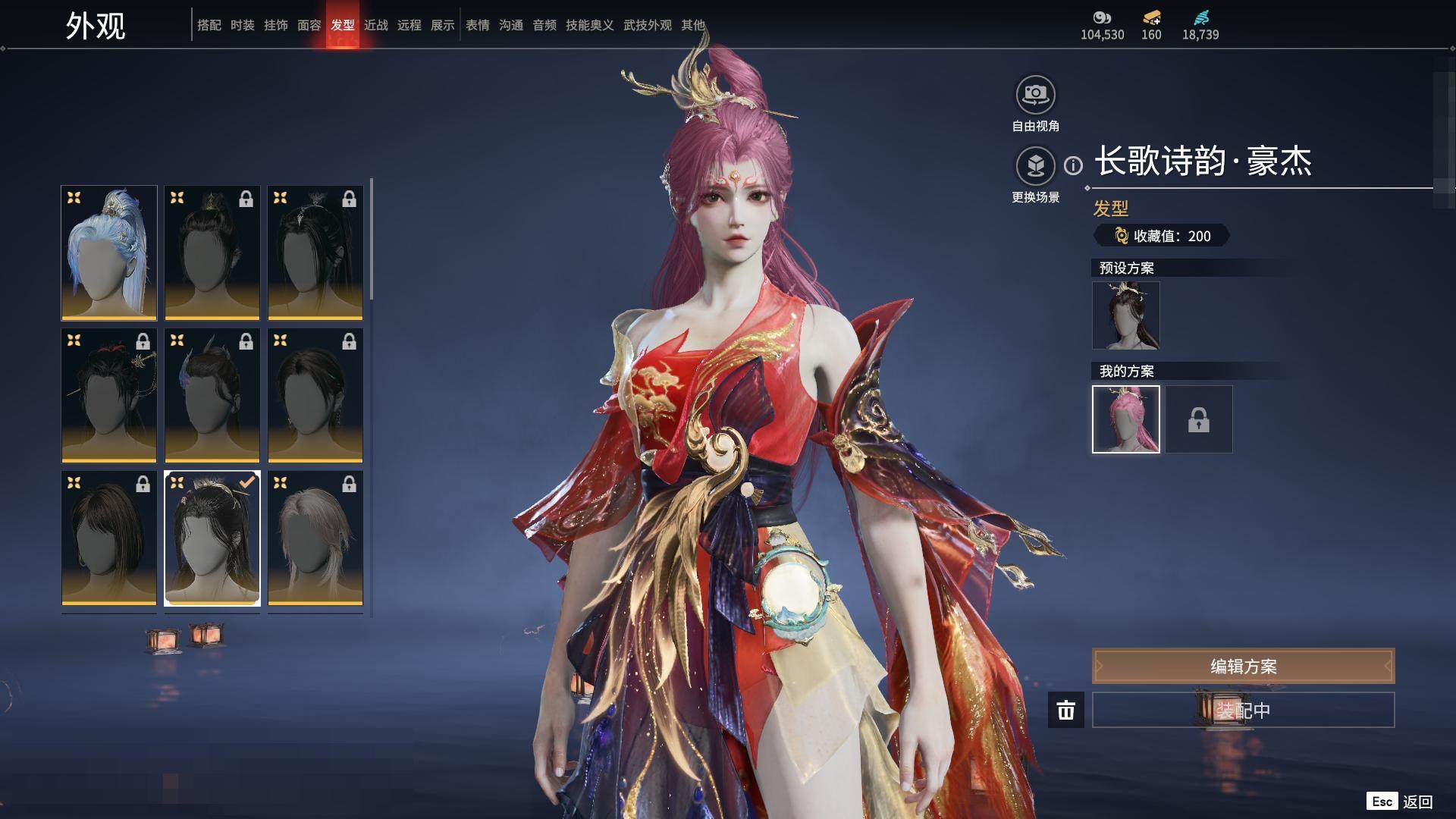Open the 挂饰 tab

(x=276, y=25)
